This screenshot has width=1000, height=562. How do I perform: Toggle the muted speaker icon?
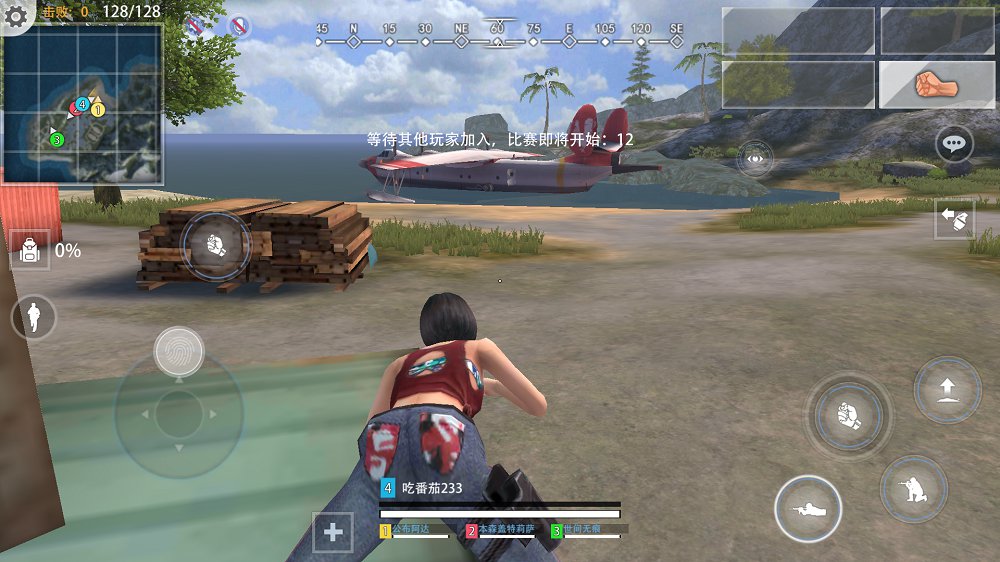click(196, 26)
